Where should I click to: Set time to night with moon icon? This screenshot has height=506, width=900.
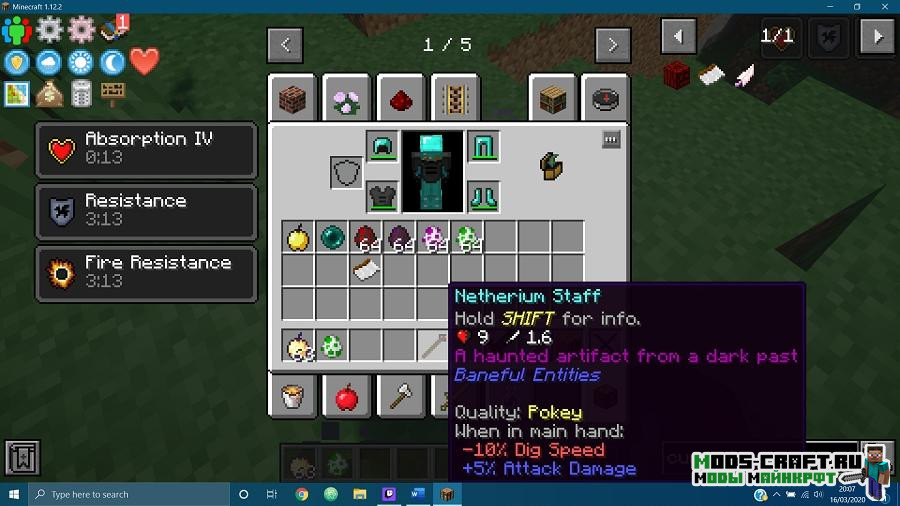112,62
